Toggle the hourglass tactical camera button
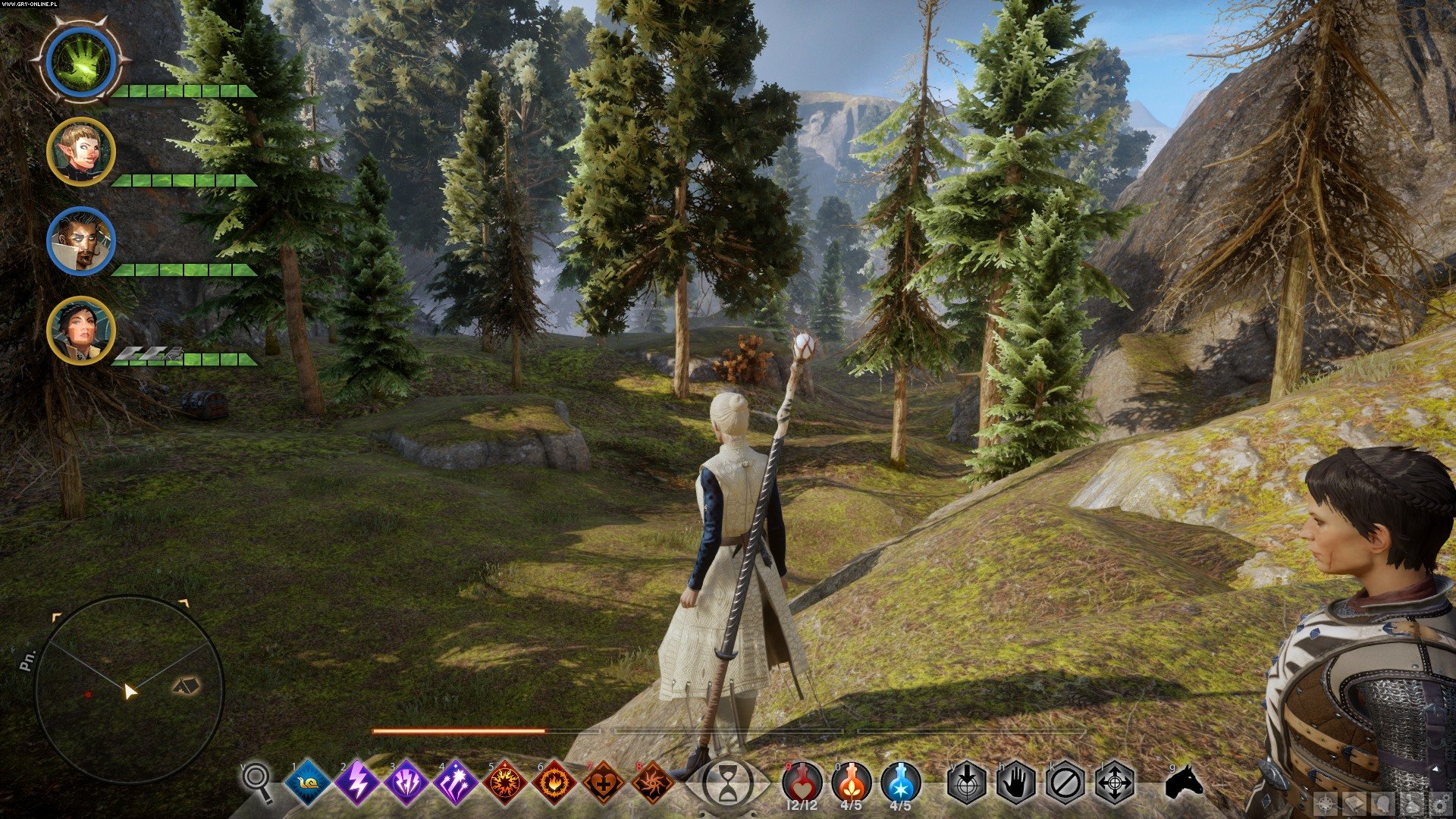Image resolution: width=1456 pixels, height=819 pixels. pos(728,783)
